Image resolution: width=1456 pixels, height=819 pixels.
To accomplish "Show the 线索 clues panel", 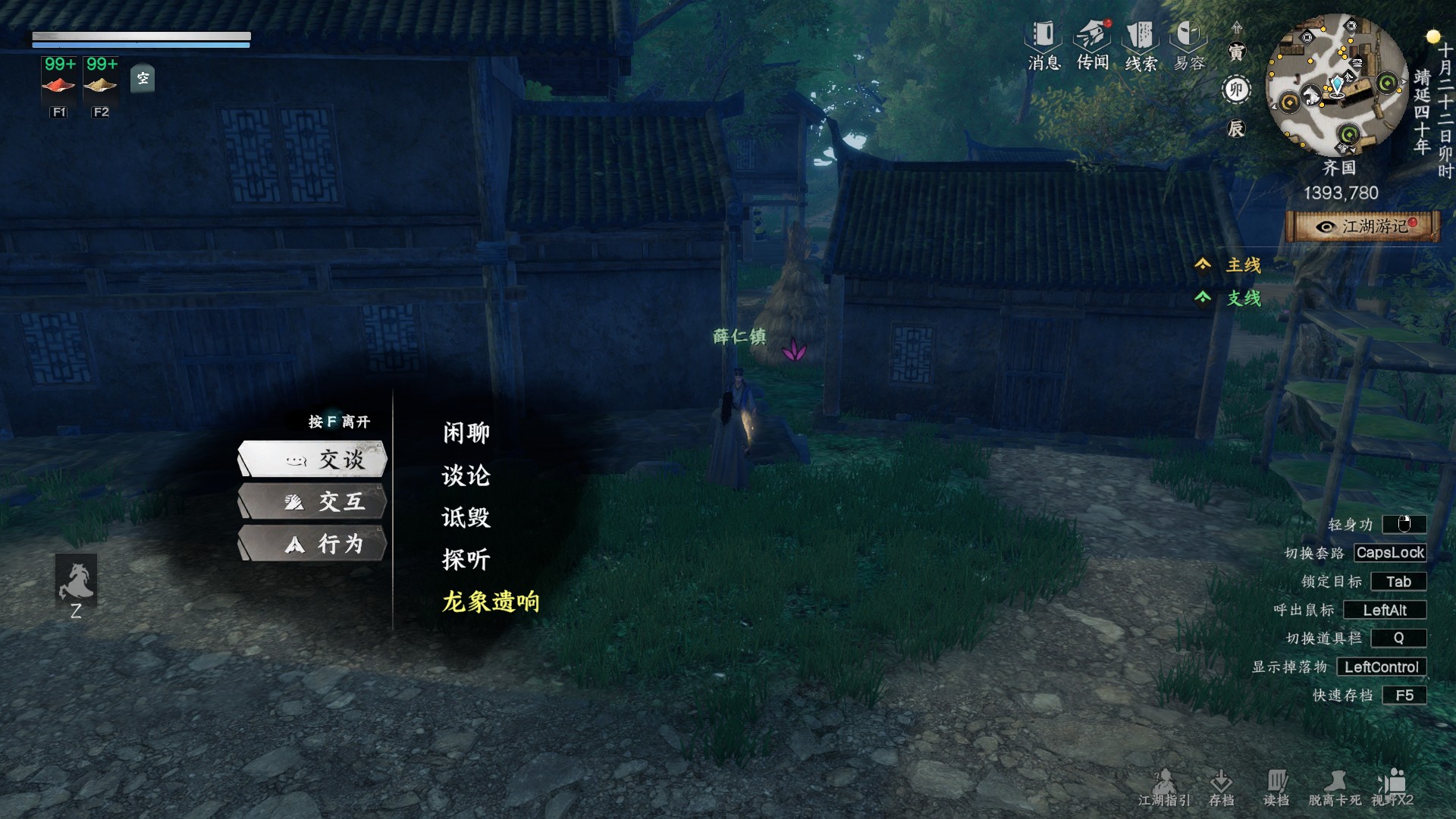I will pyautogui.click(x=1141, y=45).
